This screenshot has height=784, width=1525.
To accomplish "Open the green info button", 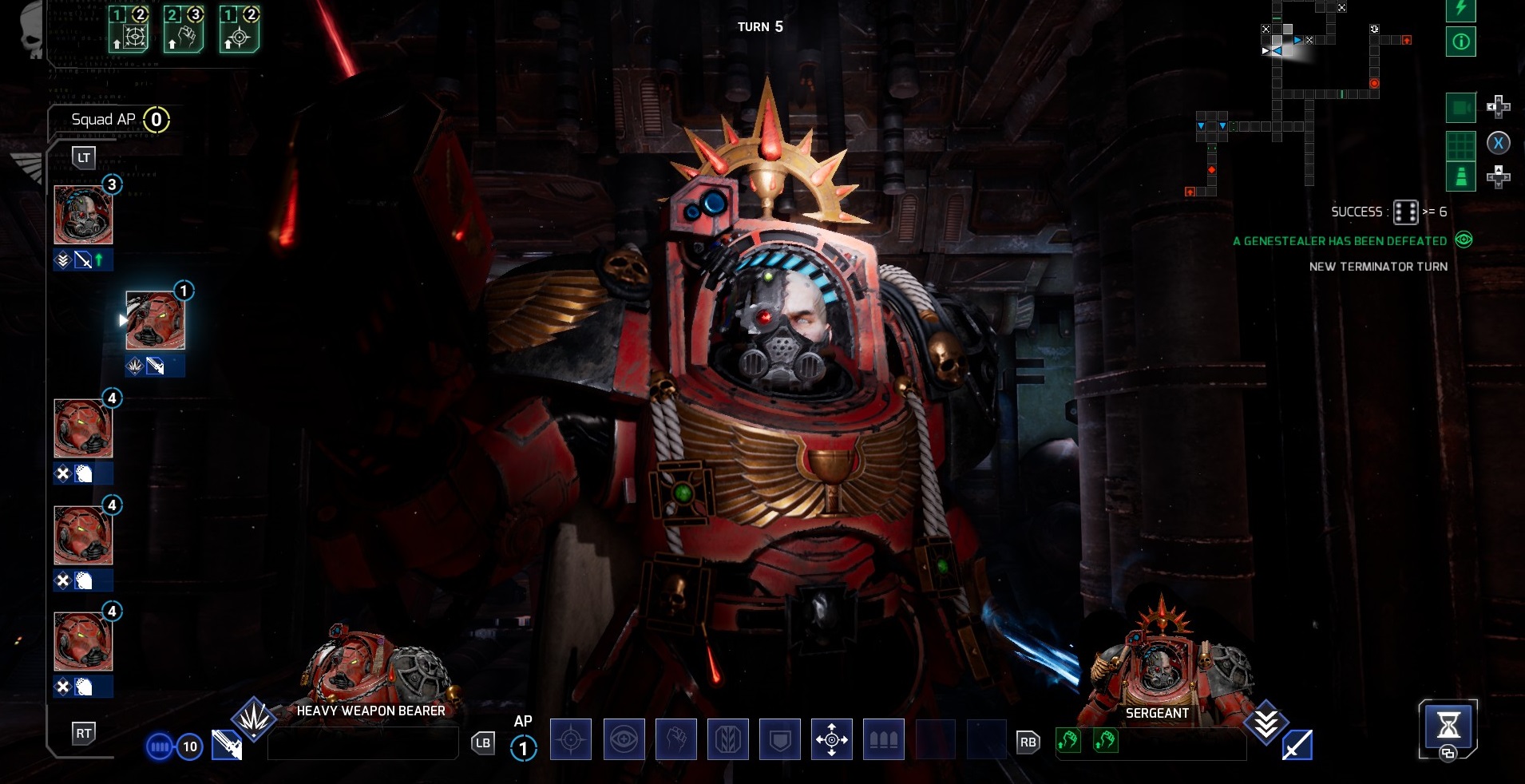I will (1460, 42).
